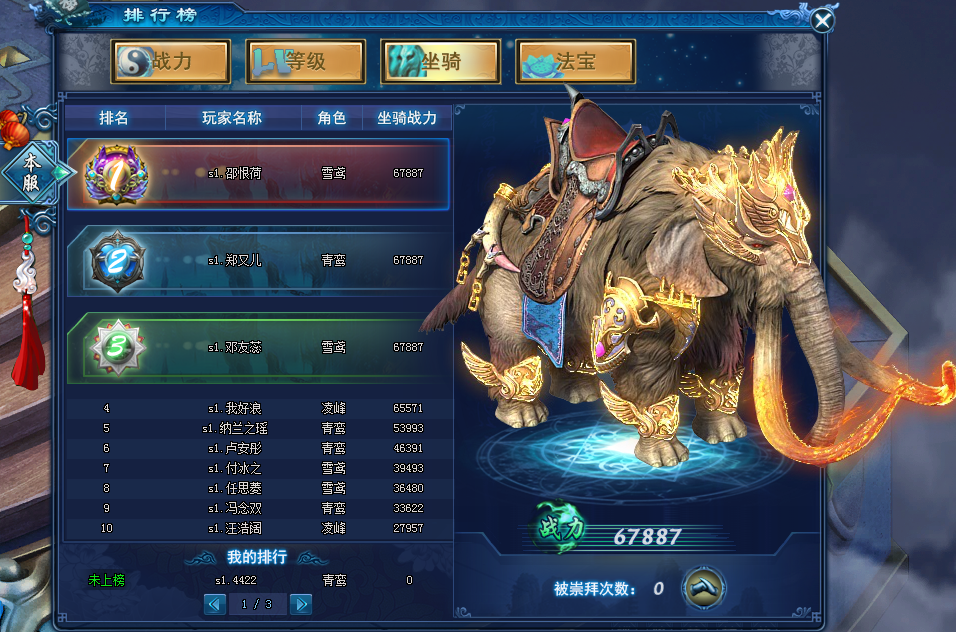The width and height of the screenshot is (956, 632).
Task: Select the 坐骑 ranking tab
Action: point(440,61)
